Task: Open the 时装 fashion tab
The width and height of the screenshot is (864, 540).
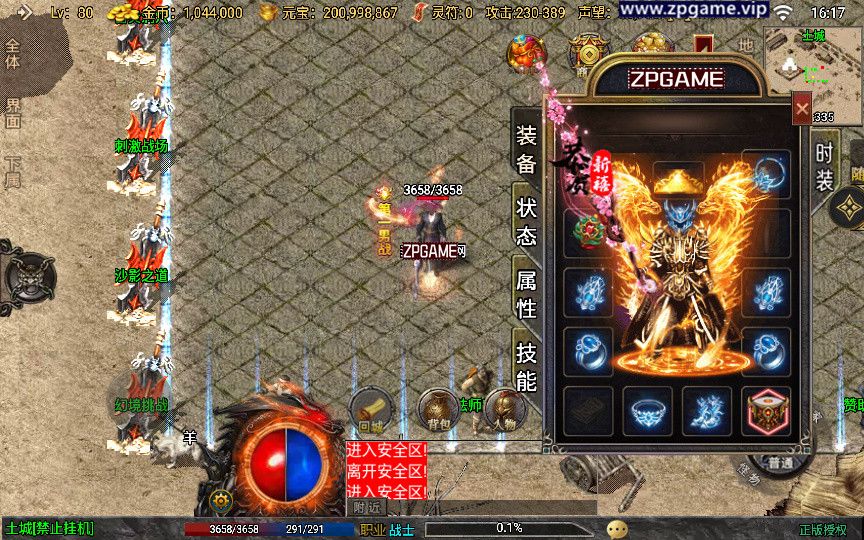Action: (x=824, y=166)
